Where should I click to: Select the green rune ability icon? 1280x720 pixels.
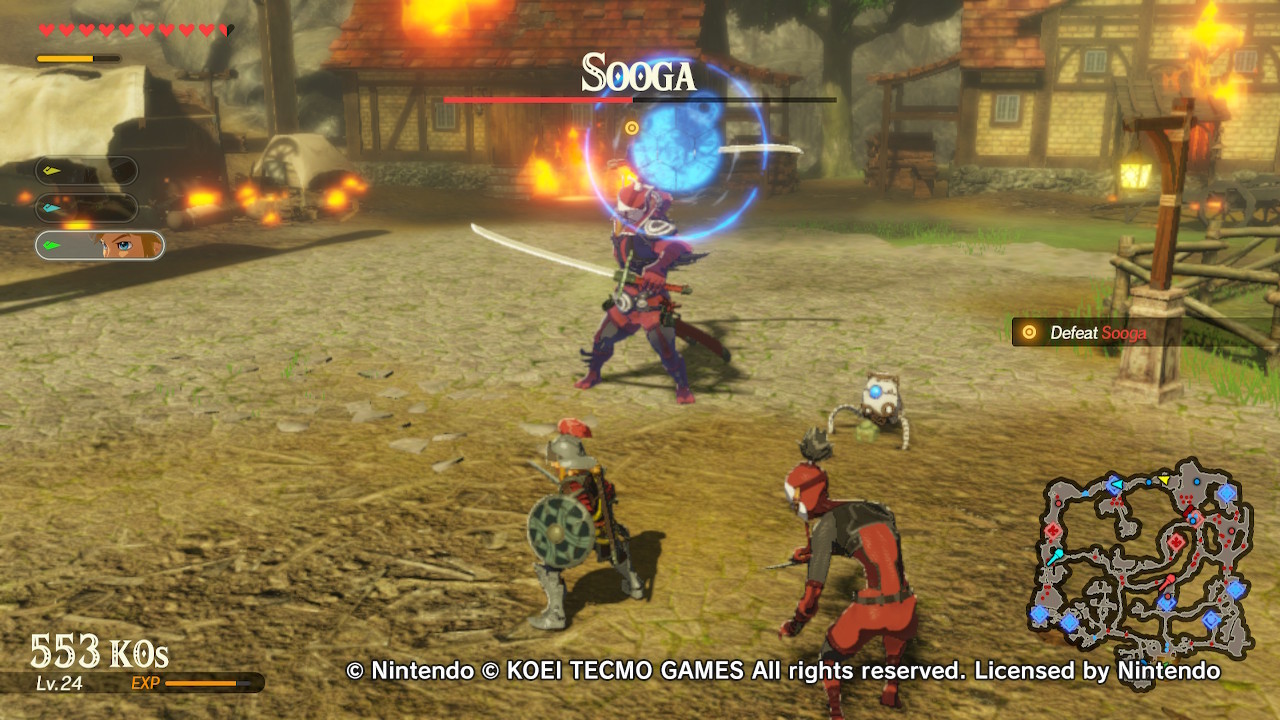[50, 246]
